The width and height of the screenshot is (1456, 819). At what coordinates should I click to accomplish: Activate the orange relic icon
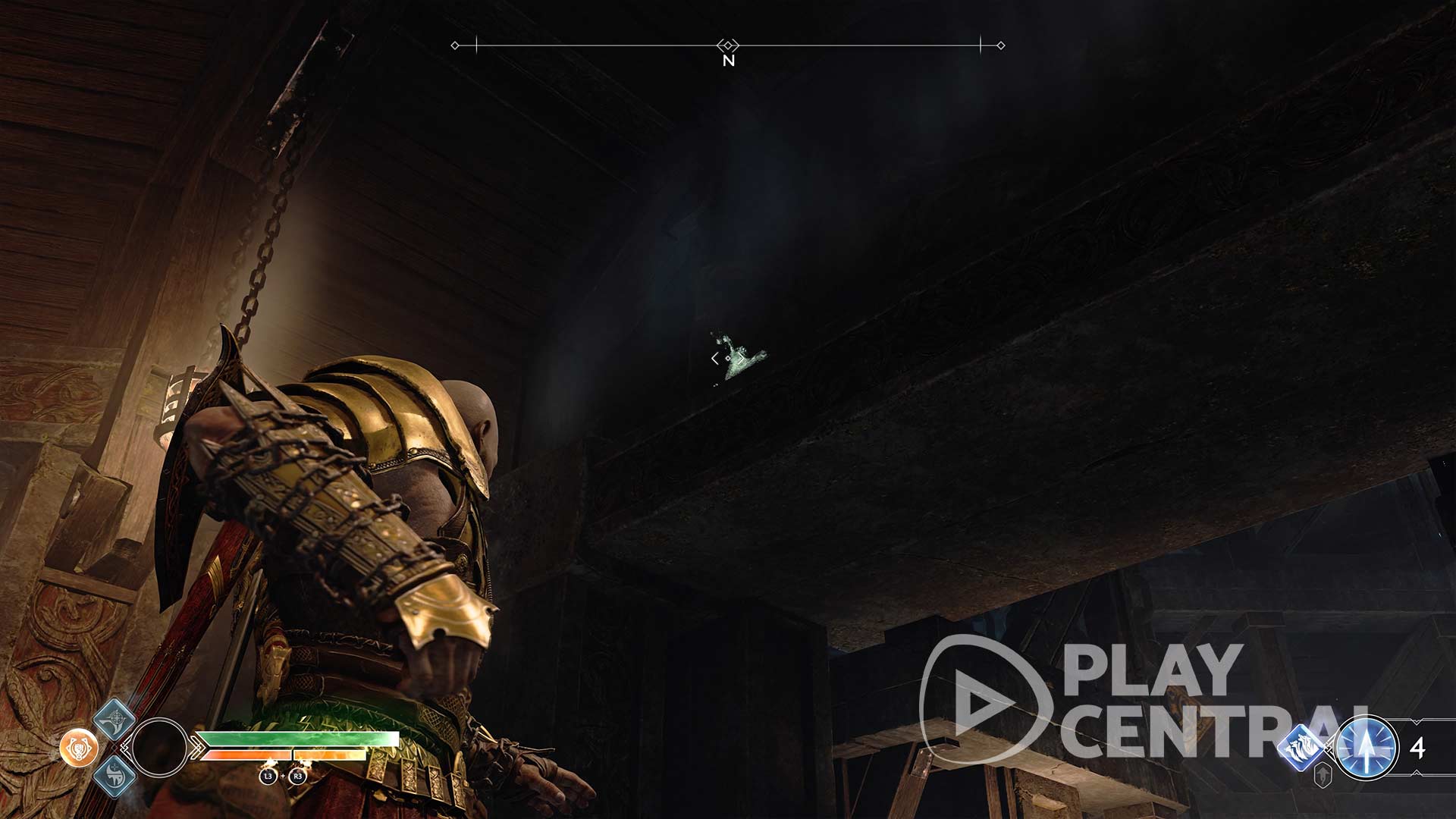pos(79,748)
